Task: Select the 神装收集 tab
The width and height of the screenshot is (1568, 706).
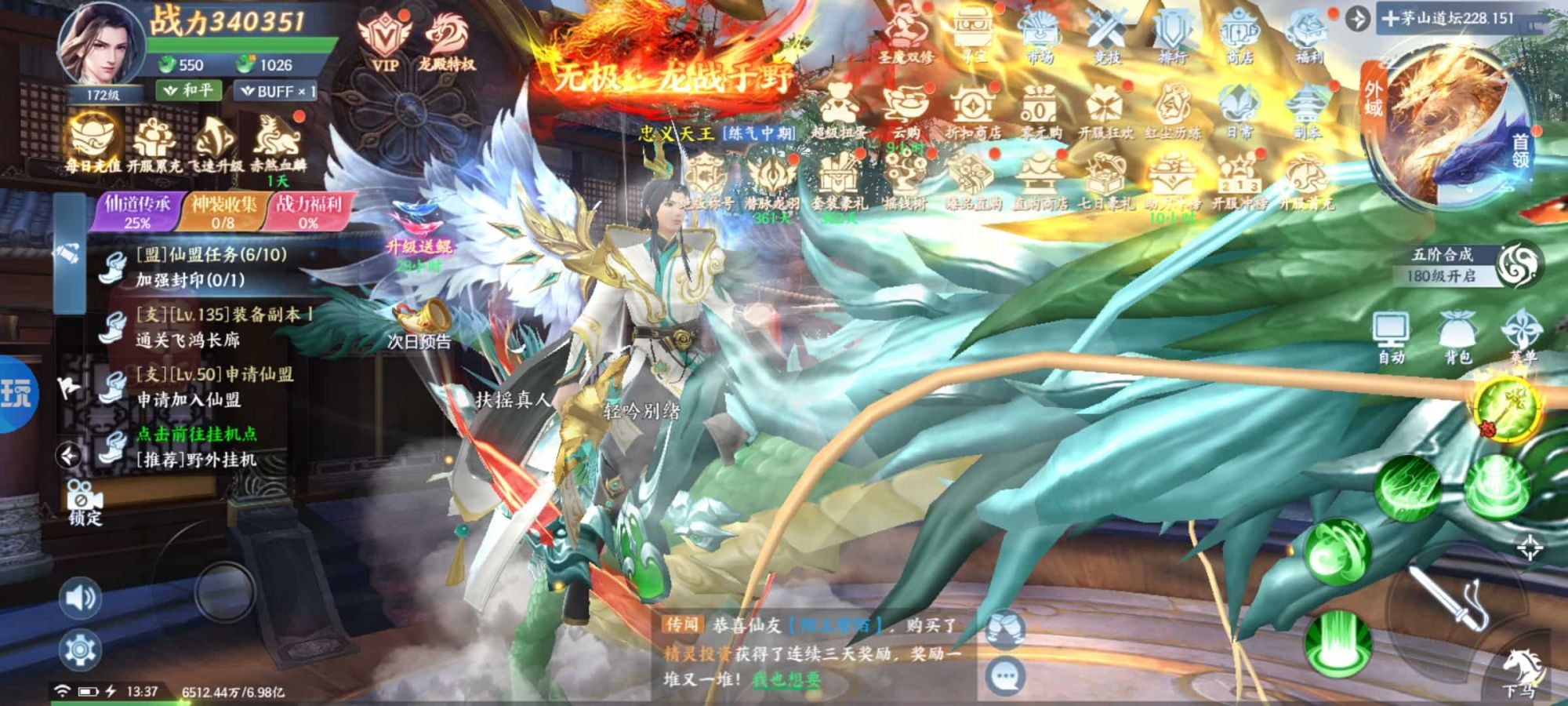Action: pos(223,212)
